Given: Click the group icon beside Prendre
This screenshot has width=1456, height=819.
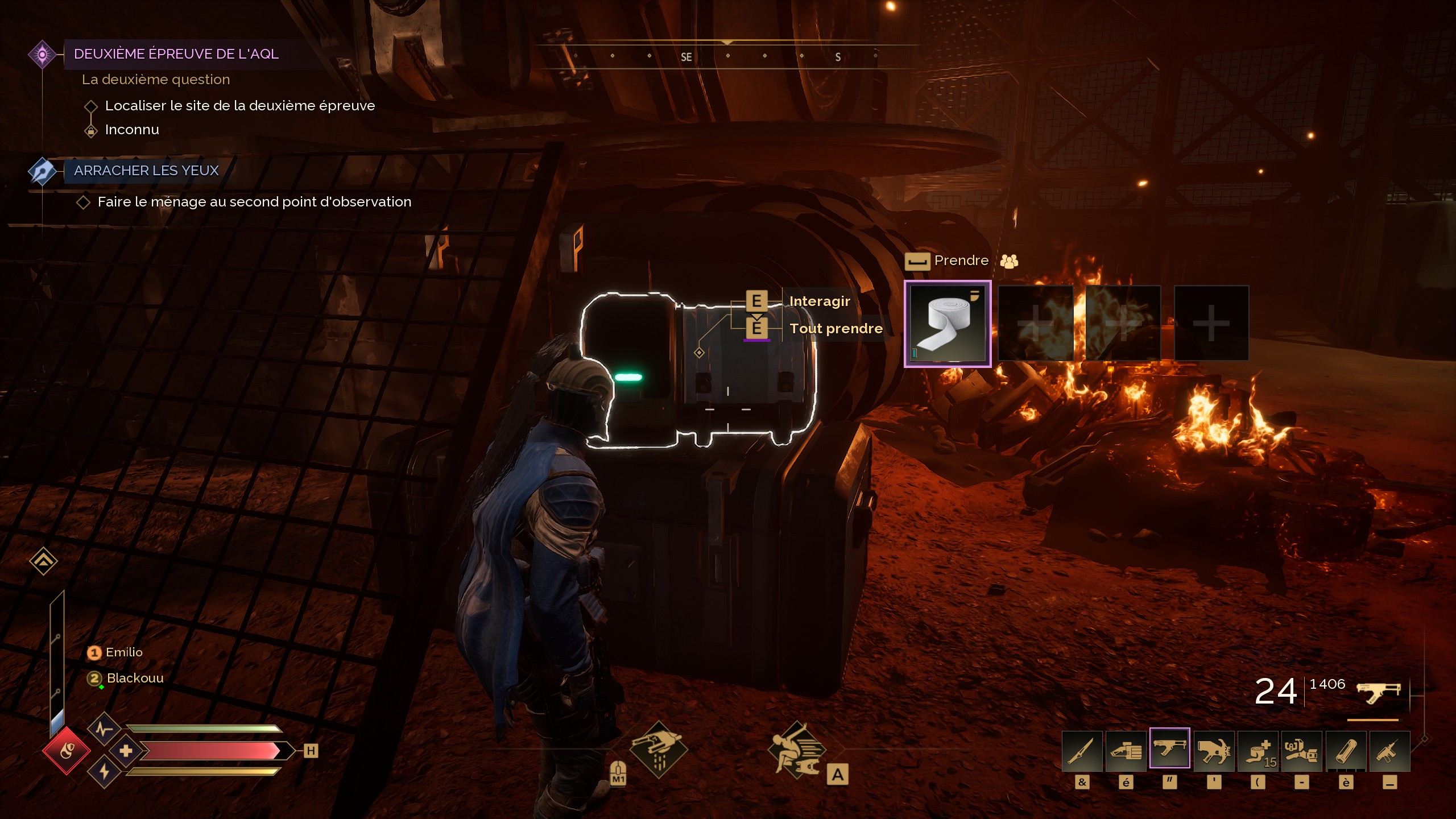Looking at the screenshot, I should pyautogui.click(x=1009, y=261).
